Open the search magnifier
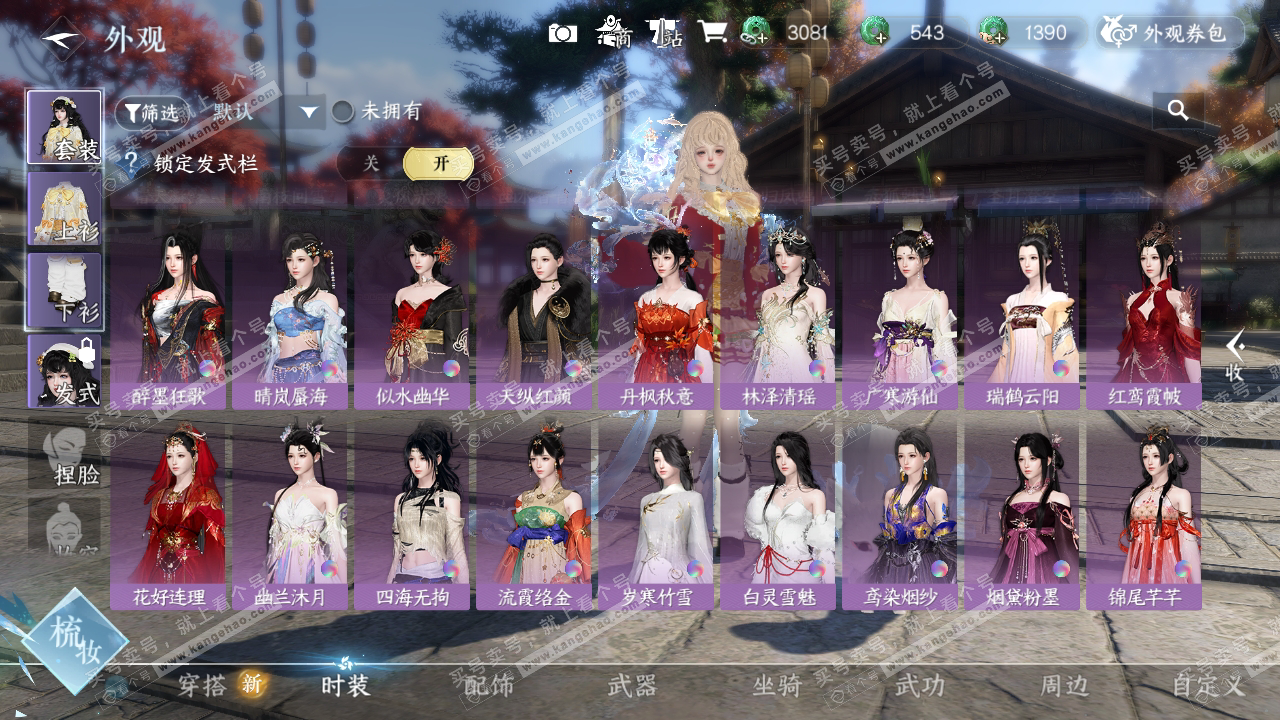The image size is (1280, 720). [x=1178, y=111]
